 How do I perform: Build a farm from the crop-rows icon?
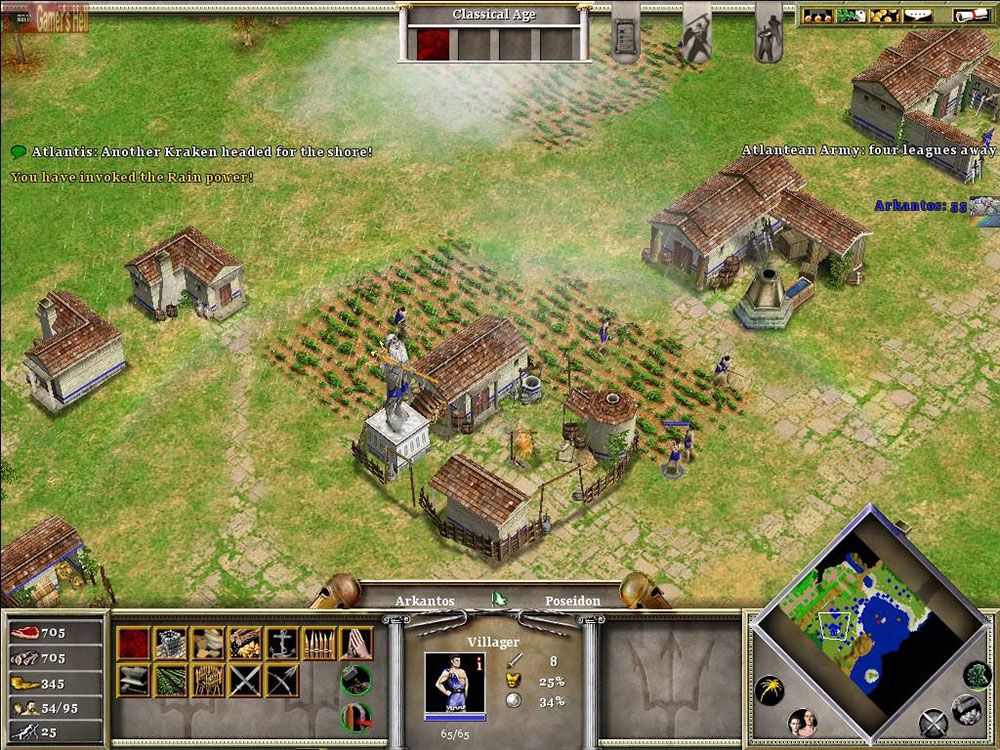coord(171,680)
